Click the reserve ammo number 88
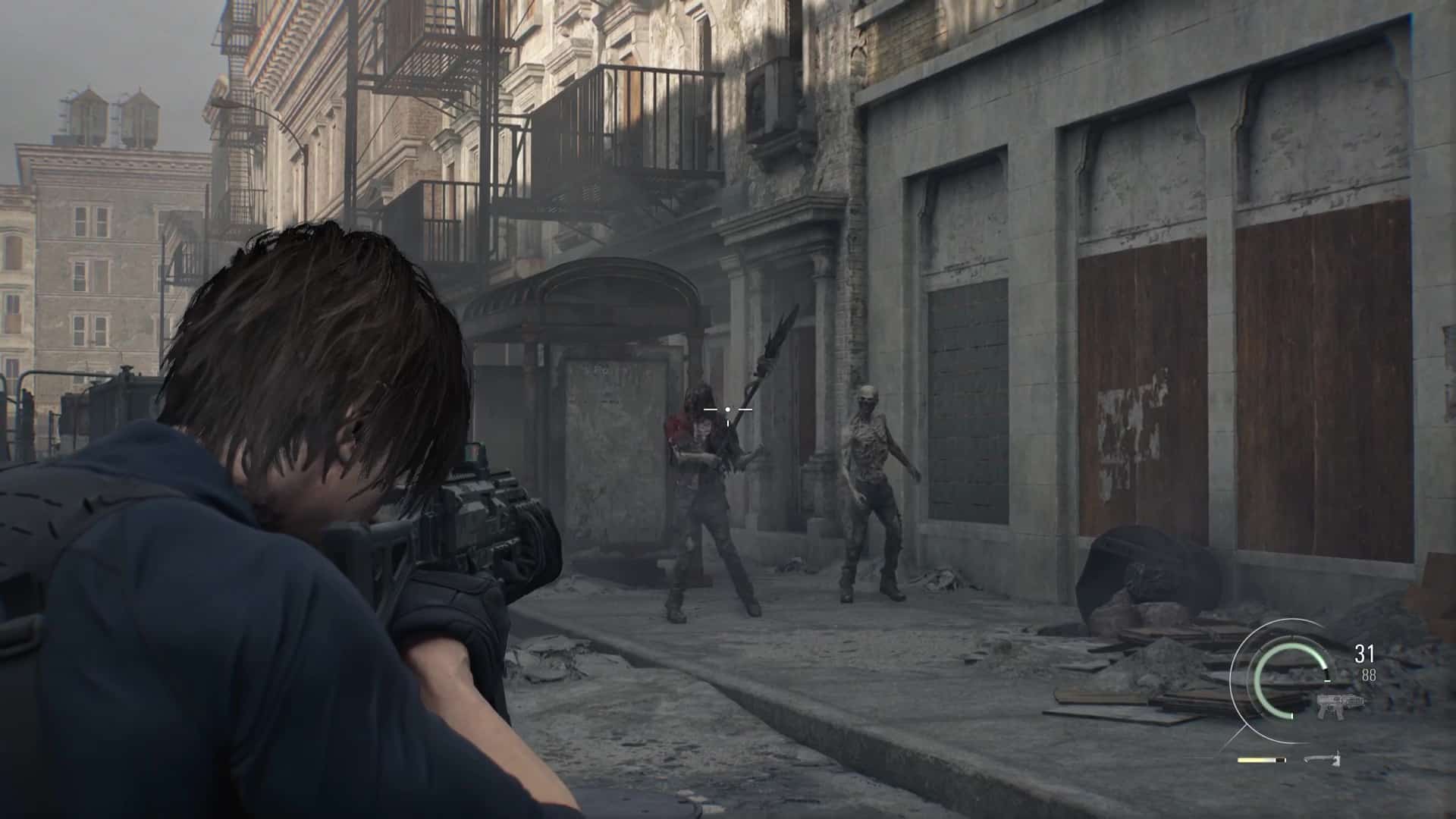Image resolution: width=1456 pixels, height=819 pixels. click(1370, 675)
